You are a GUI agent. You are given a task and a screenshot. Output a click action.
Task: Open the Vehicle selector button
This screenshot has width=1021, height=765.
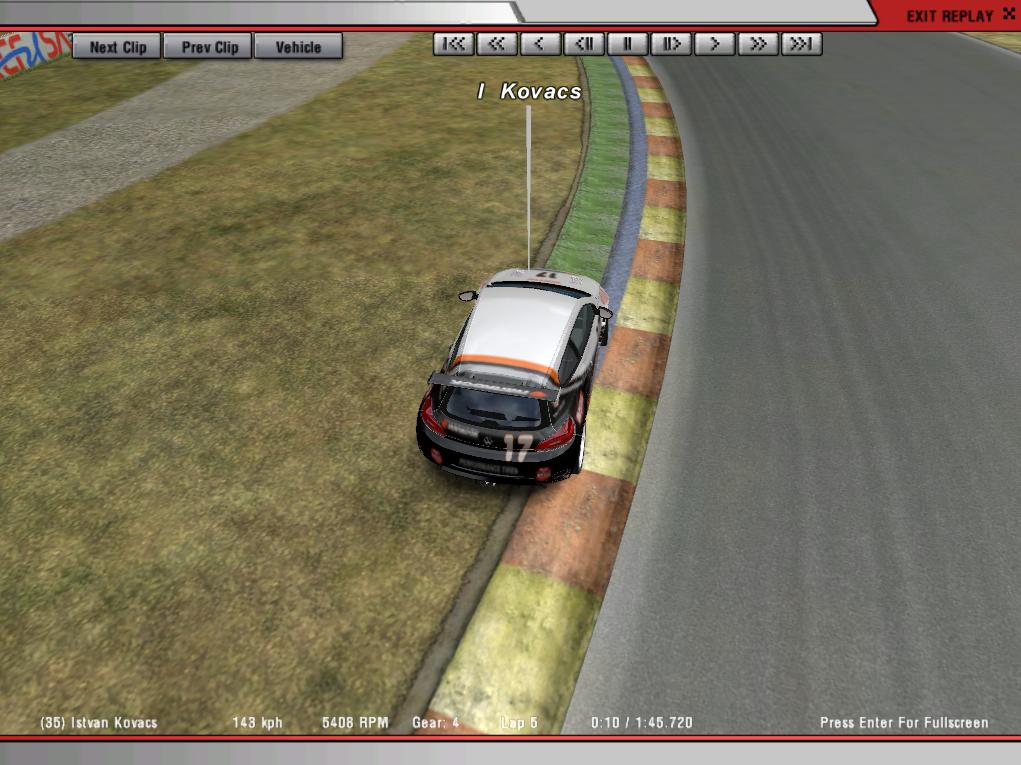coord(298,47)
